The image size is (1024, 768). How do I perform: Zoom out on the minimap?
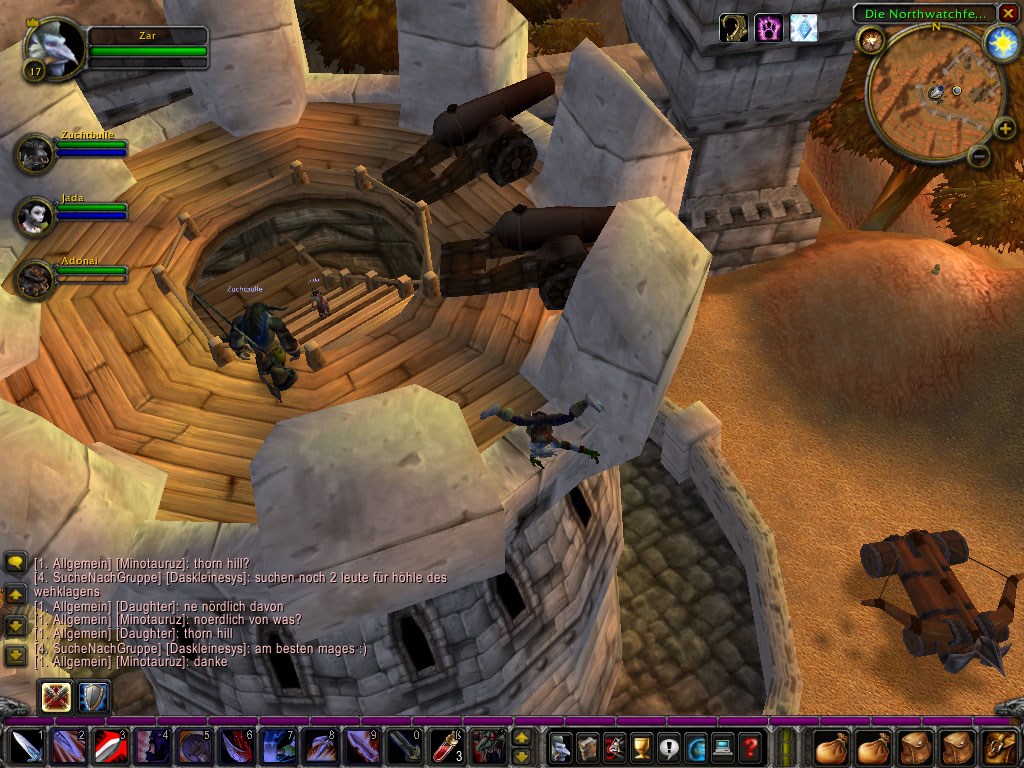pos(979,156)
